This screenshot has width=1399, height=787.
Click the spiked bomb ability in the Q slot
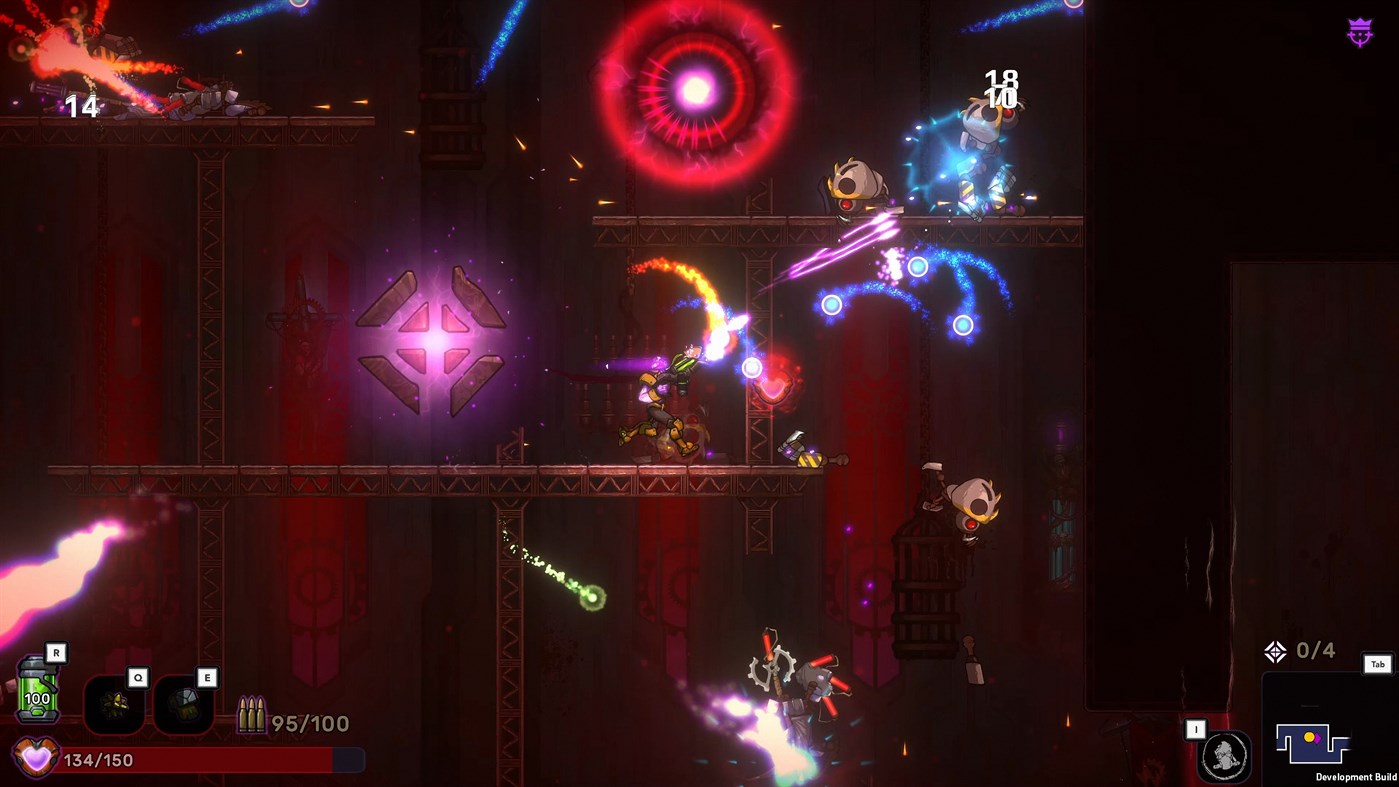pos(114,706)
